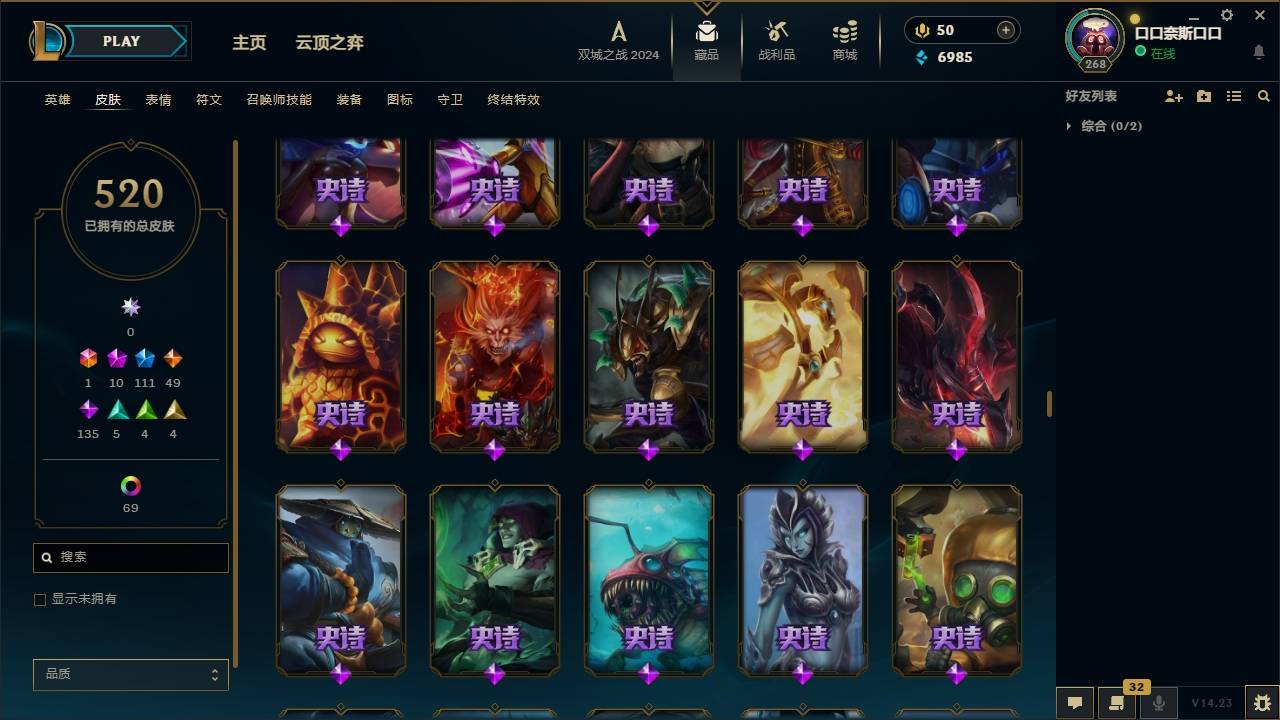Open the chat conversations icon at bottom
This screenshot has width=1280, height=720.
(1075, 703)
